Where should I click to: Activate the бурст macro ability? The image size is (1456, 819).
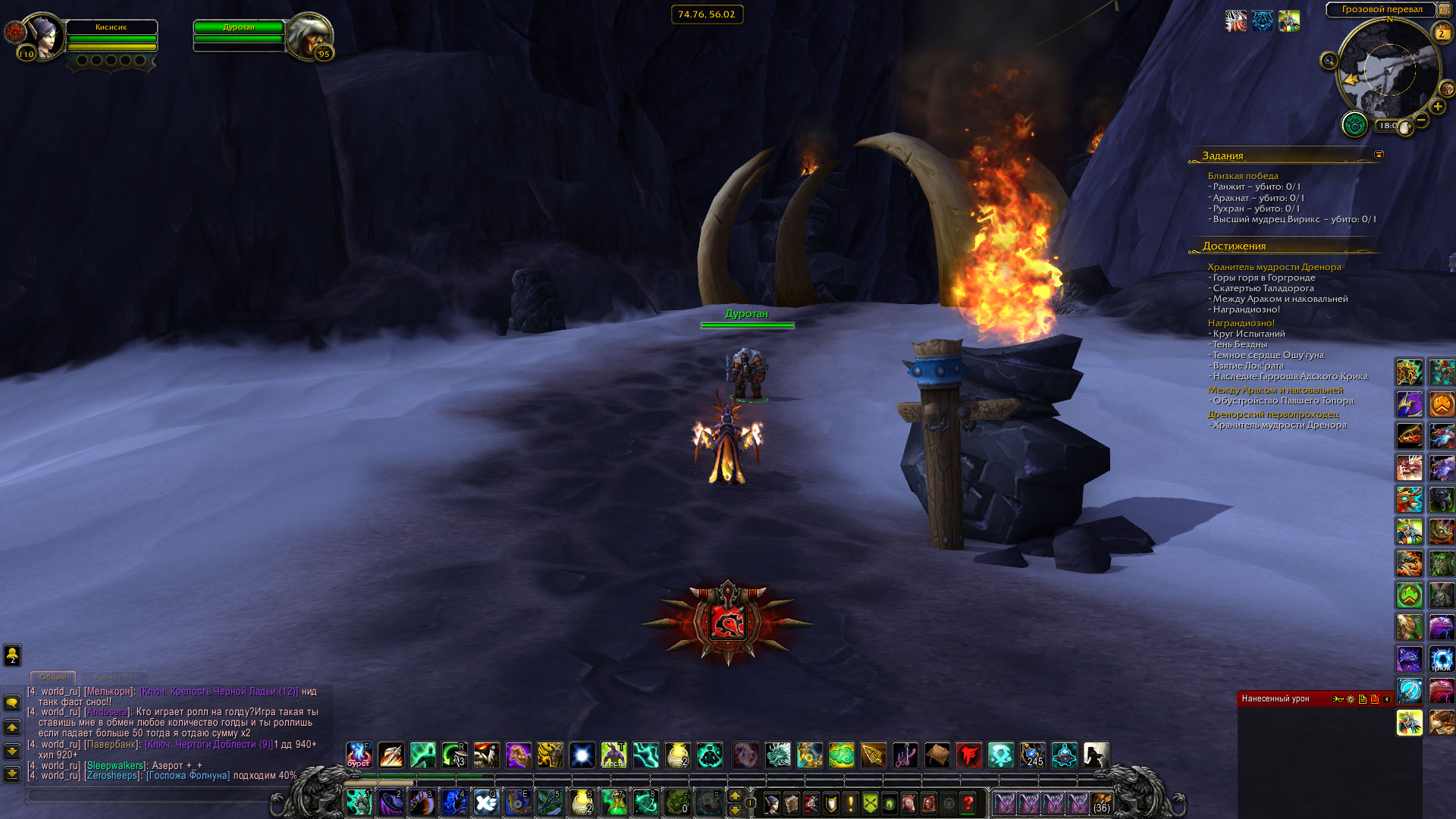(x=359, y=755)
